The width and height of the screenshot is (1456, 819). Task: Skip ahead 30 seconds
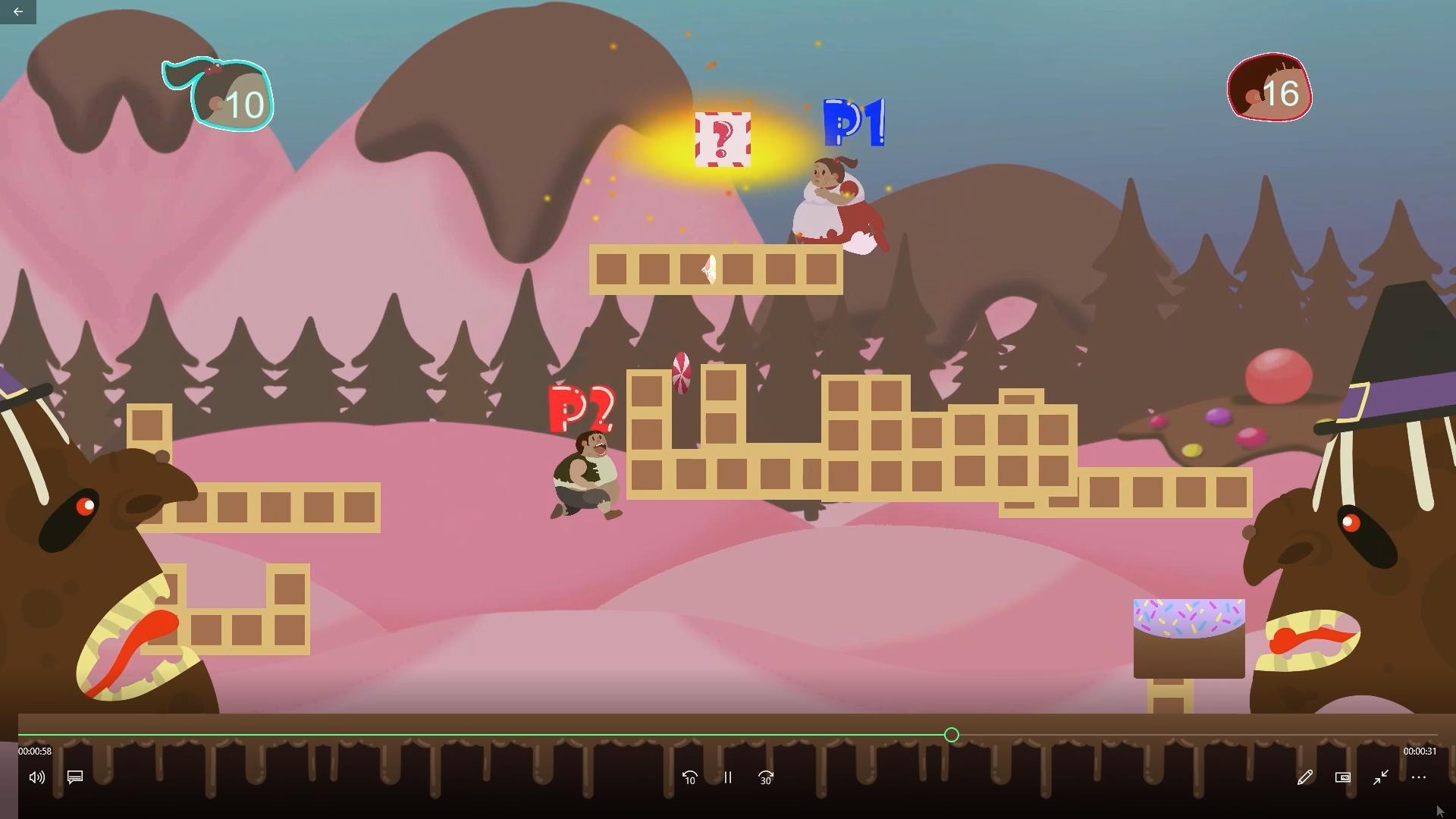765,777
